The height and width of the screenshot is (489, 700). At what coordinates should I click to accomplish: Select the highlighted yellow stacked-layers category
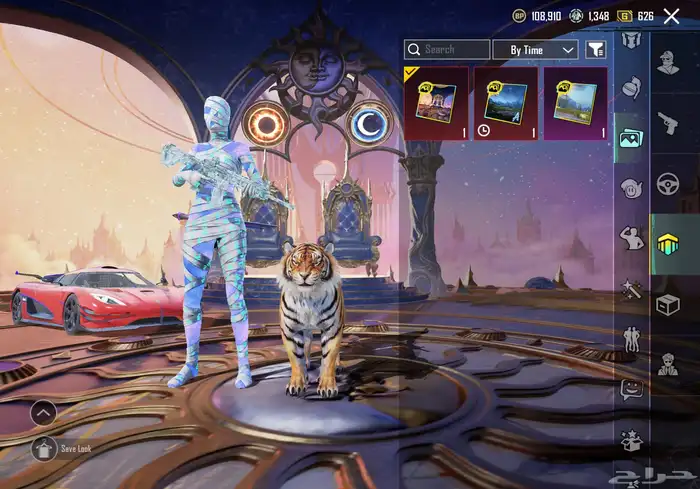(668, 244)
